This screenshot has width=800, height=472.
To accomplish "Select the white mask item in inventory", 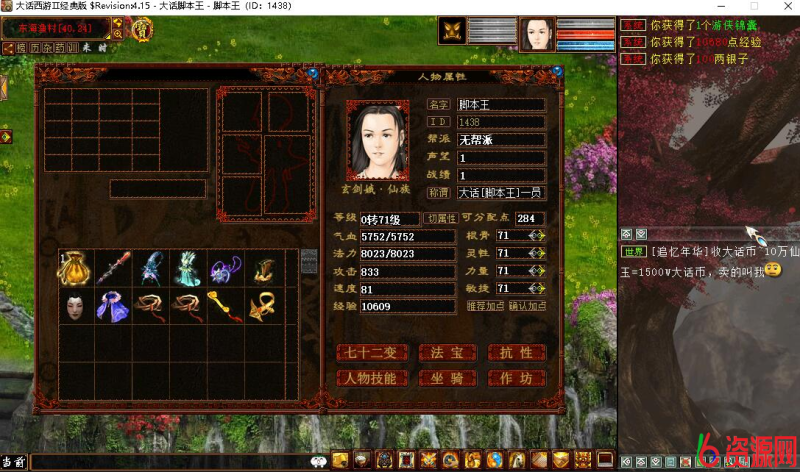I will pyautogui.click(x=73, y=304).
